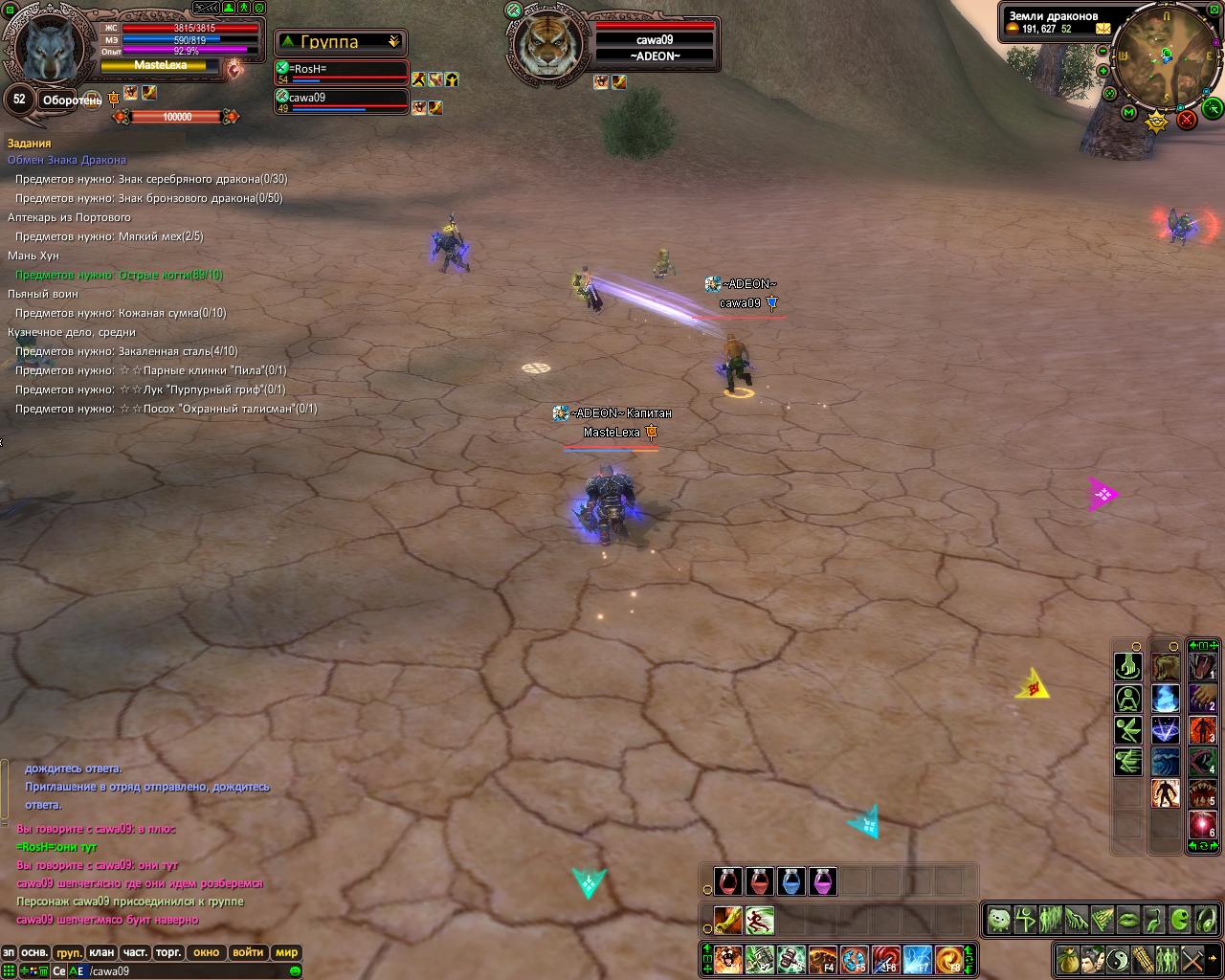1225x980 pixels.
Task: Click the red crossed swords button
Action: coord(1187,120)
